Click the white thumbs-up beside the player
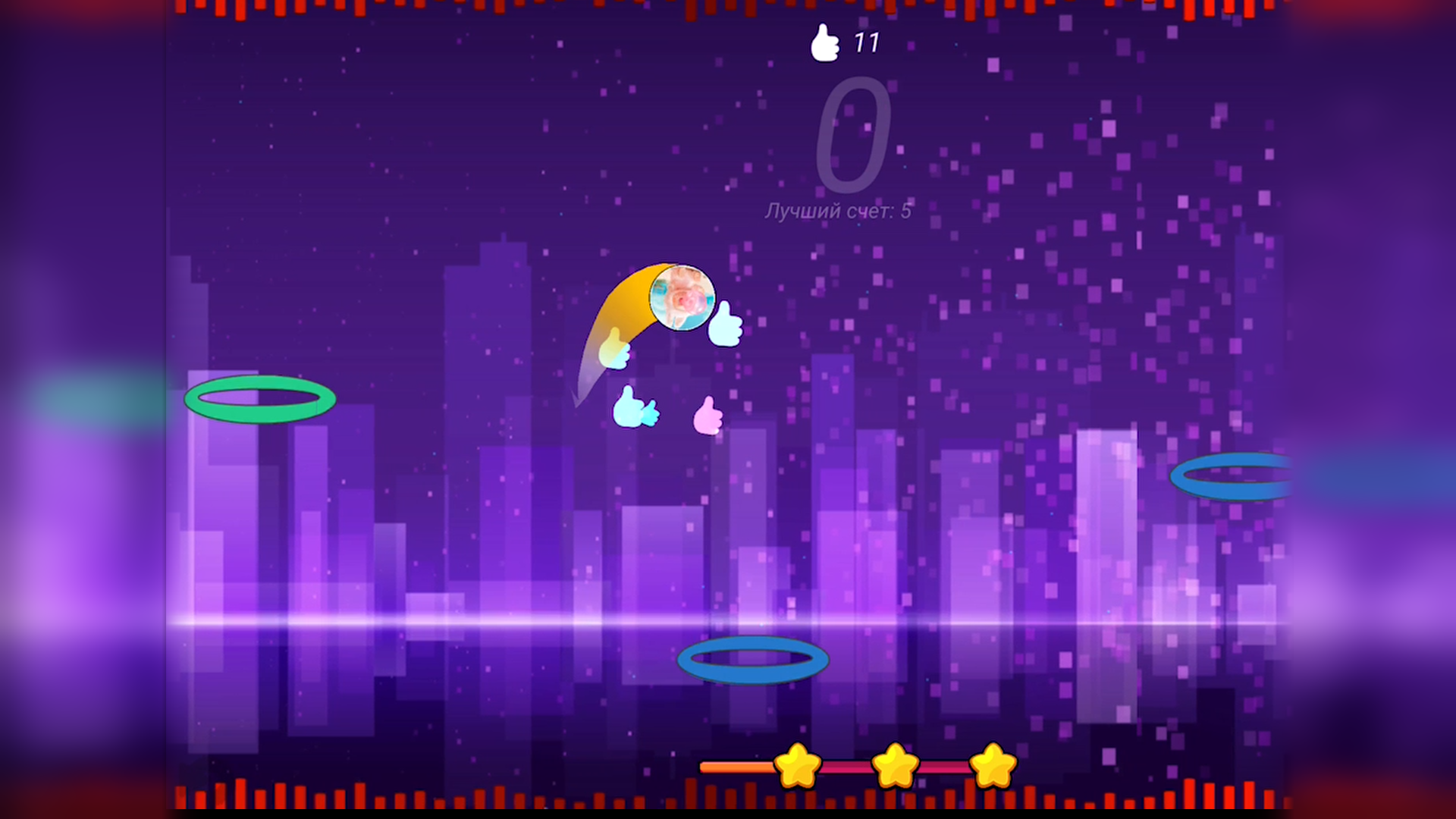This screenshot has width=1456, height=819. coord(724,326)
